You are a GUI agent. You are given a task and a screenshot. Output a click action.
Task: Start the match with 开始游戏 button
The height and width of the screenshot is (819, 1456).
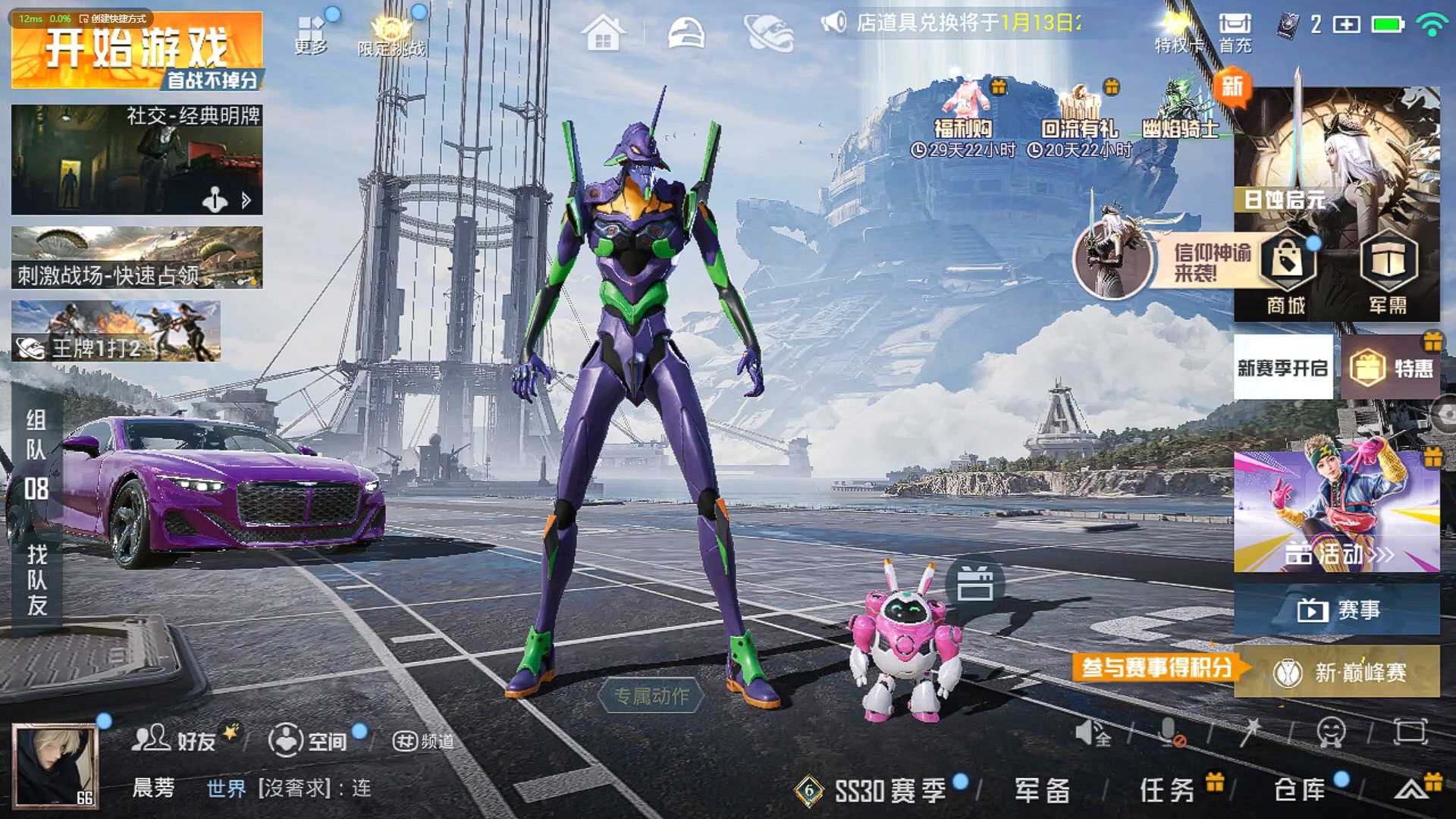(x=136, y=51)
